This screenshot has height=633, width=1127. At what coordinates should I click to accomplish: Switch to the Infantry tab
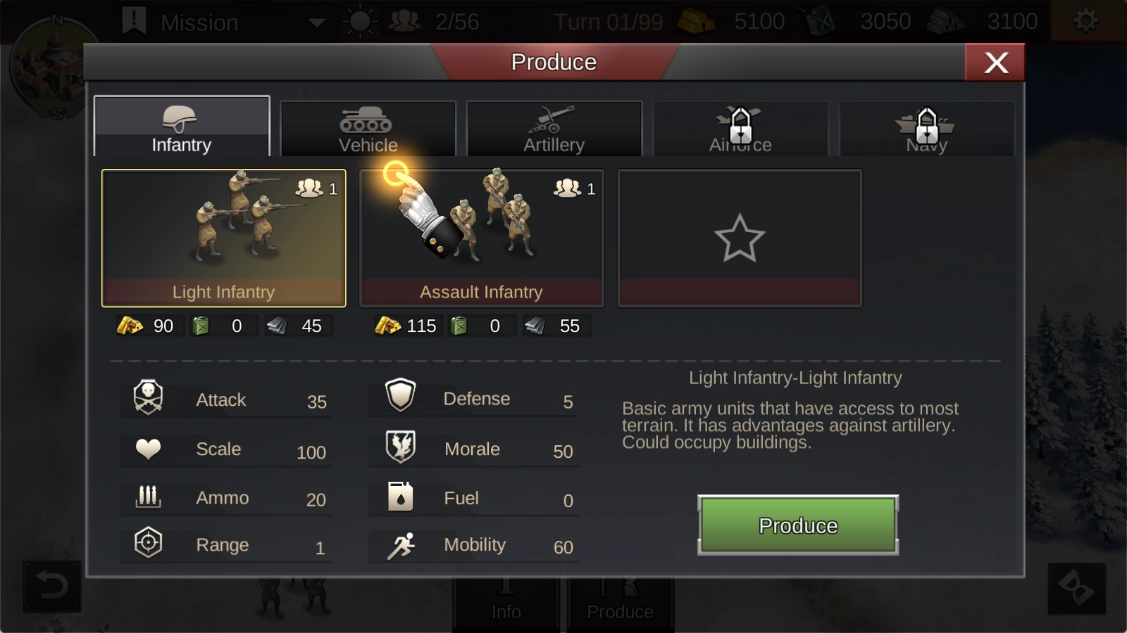click(x=182, y=128)
